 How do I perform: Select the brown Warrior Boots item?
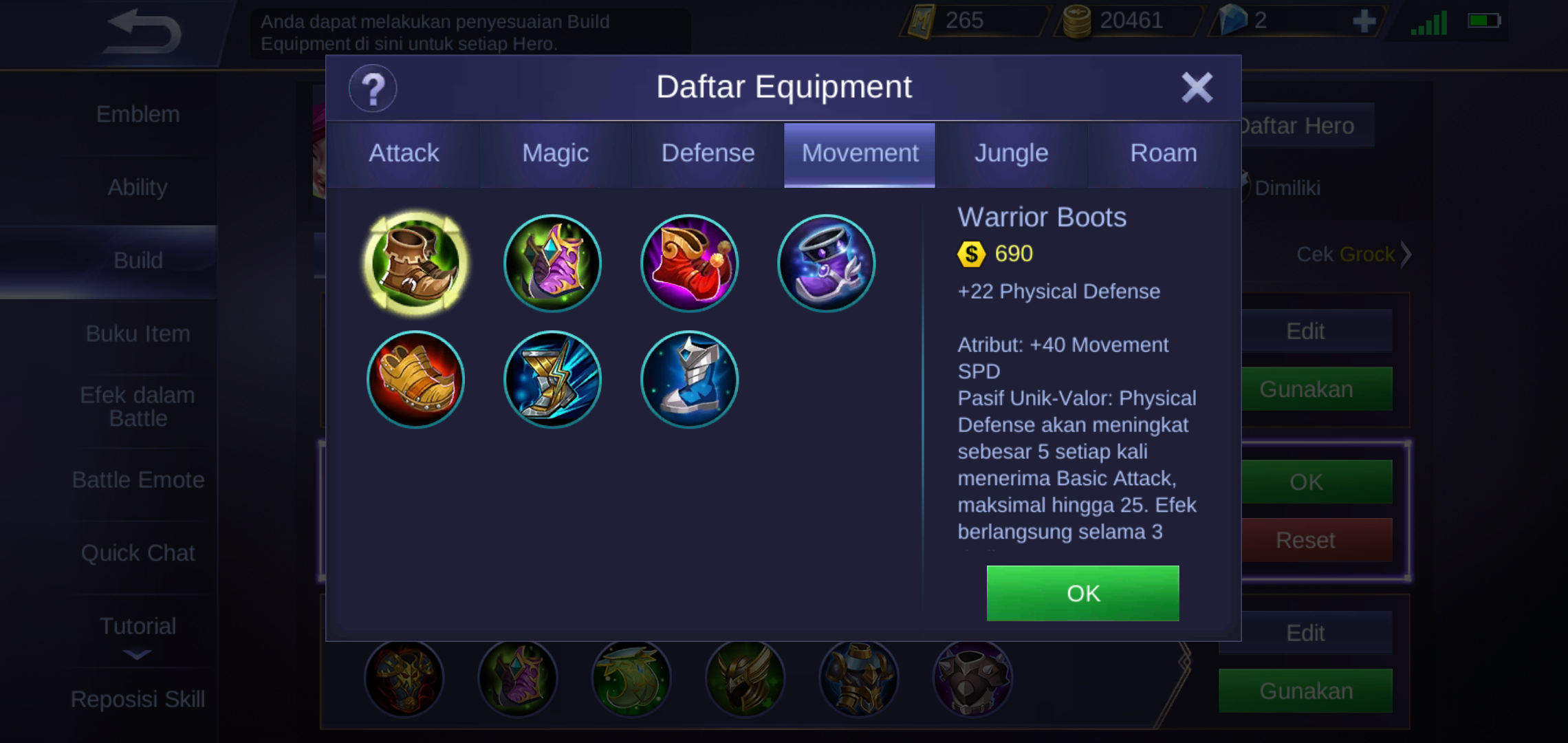415,263
